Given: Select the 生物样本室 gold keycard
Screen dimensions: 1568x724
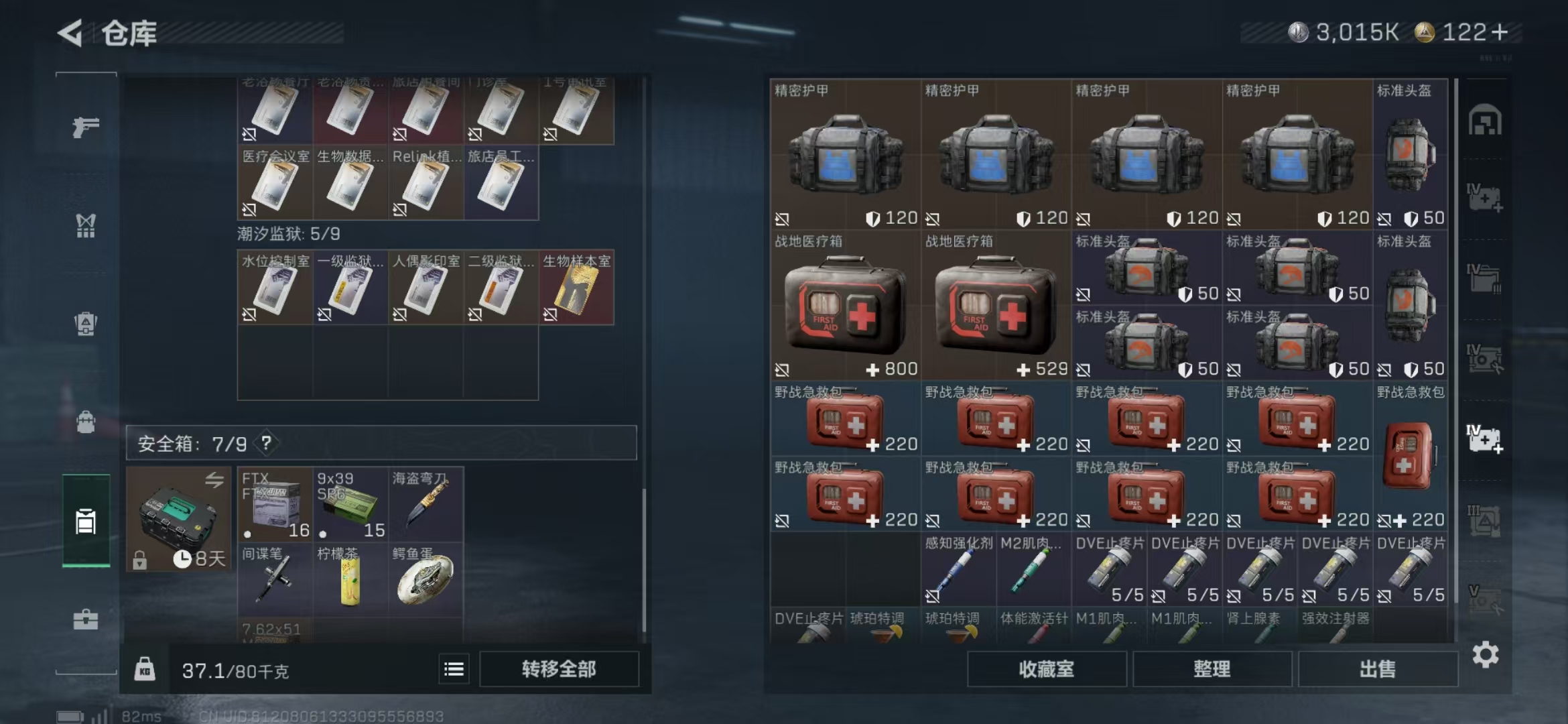Looking at the screenshot, I should [576, 288].
